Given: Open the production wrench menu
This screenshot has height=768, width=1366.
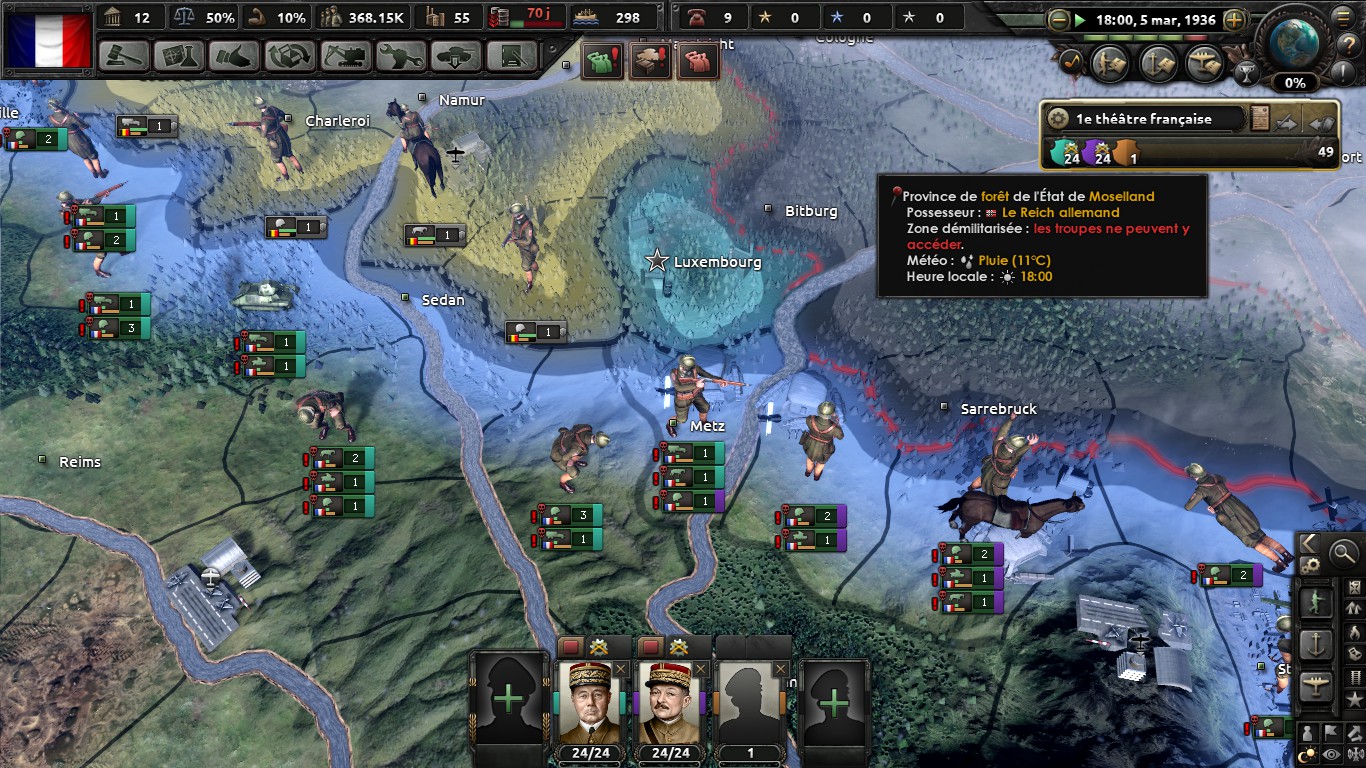Looking at the screenshot, I should coord(401,56).
